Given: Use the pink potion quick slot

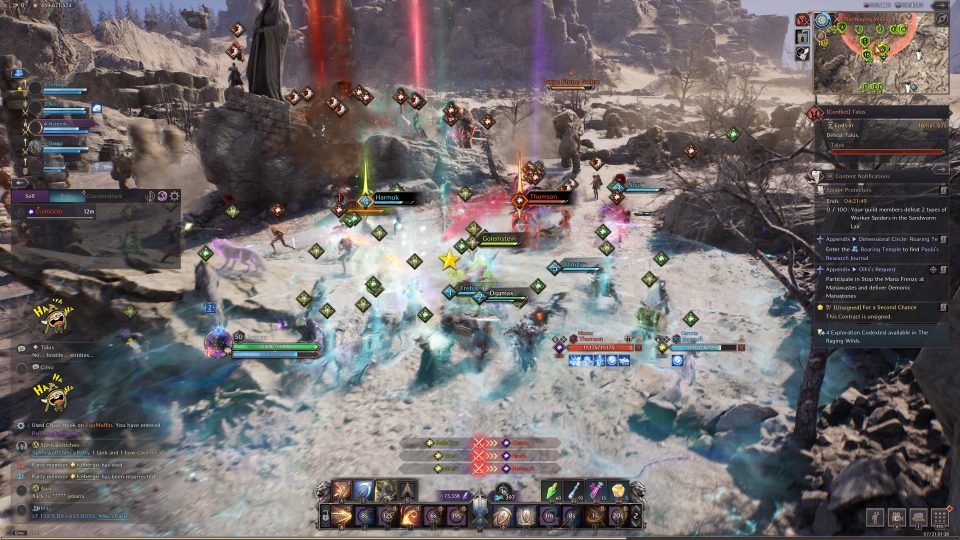Looking at the screenshot, I should (600, 490).
